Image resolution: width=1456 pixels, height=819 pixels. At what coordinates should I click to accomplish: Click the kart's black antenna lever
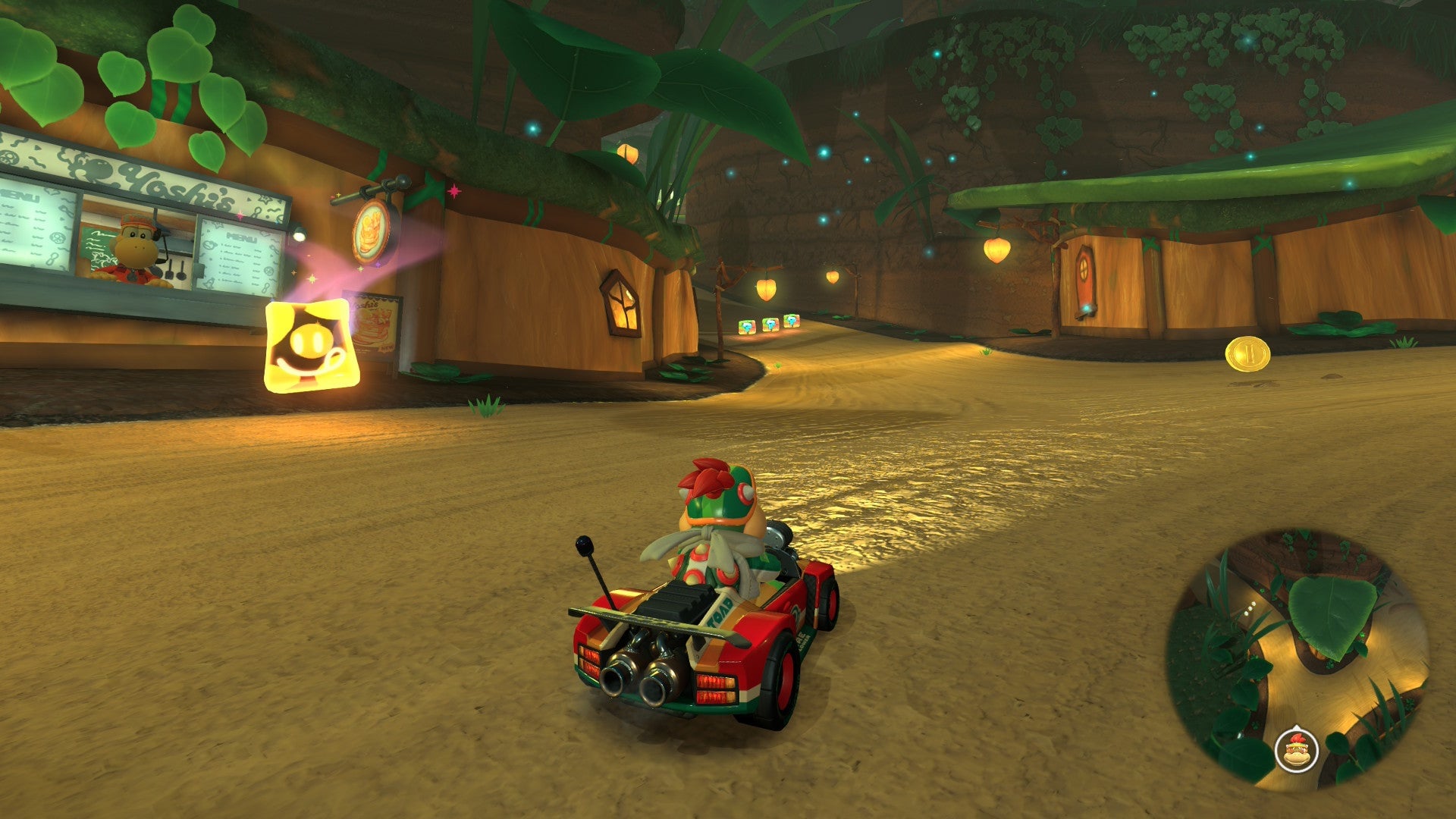point(583,546)
